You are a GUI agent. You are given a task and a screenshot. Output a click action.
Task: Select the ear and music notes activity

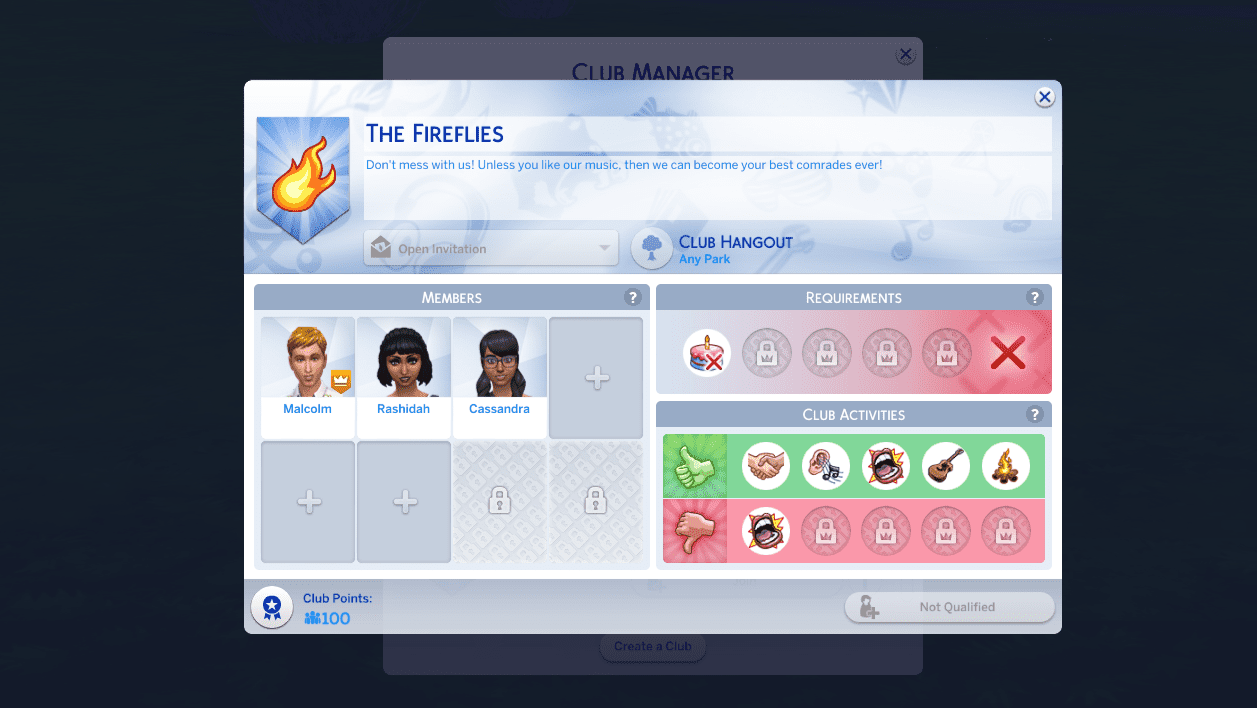coord(826,466)
